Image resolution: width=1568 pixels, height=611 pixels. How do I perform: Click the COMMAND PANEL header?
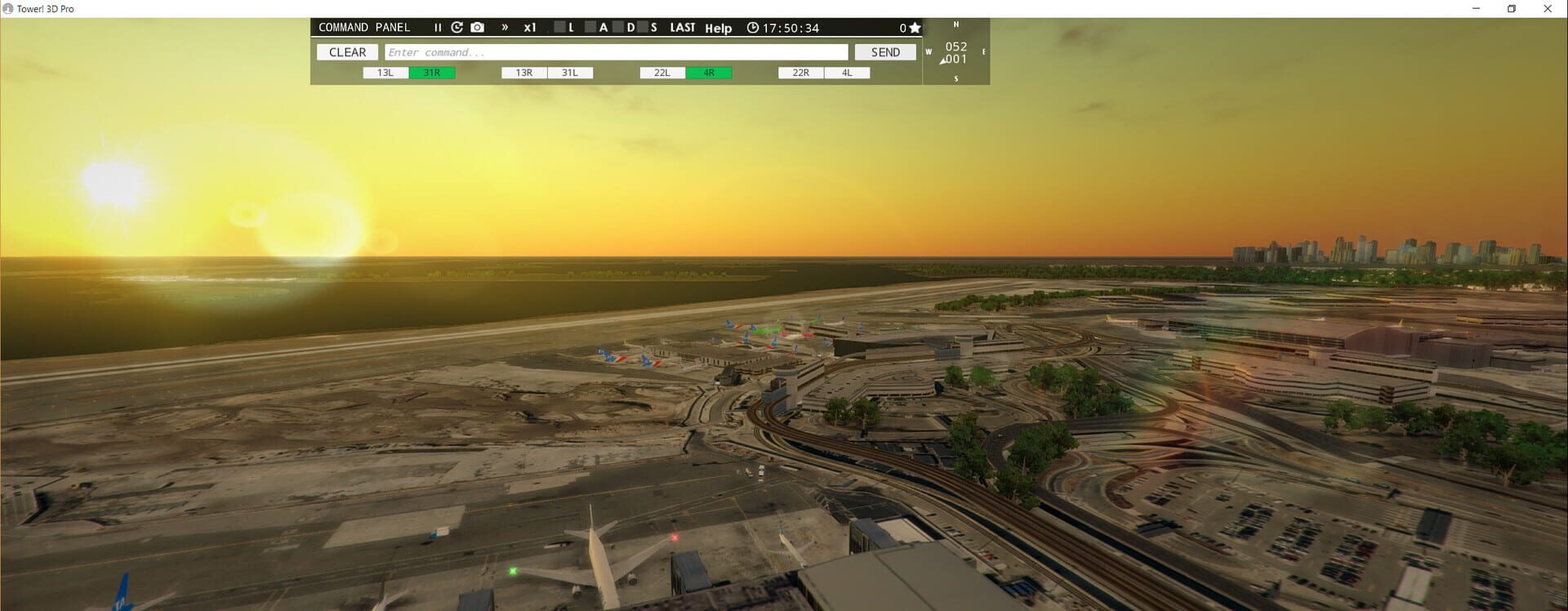(364, 26)
